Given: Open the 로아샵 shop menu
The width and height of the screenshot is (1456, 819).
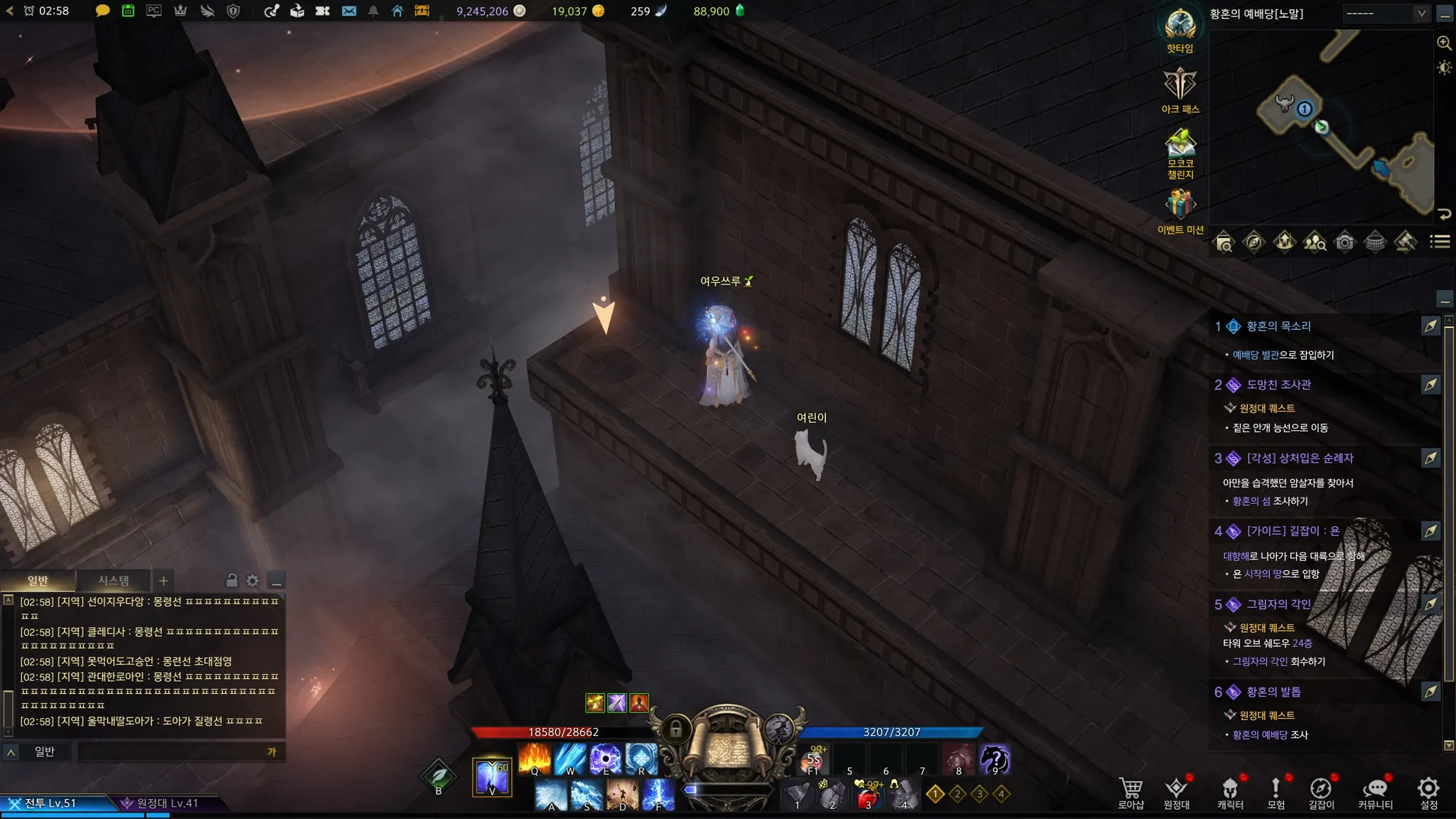Looking at the screenshot, I should 1130,793.
